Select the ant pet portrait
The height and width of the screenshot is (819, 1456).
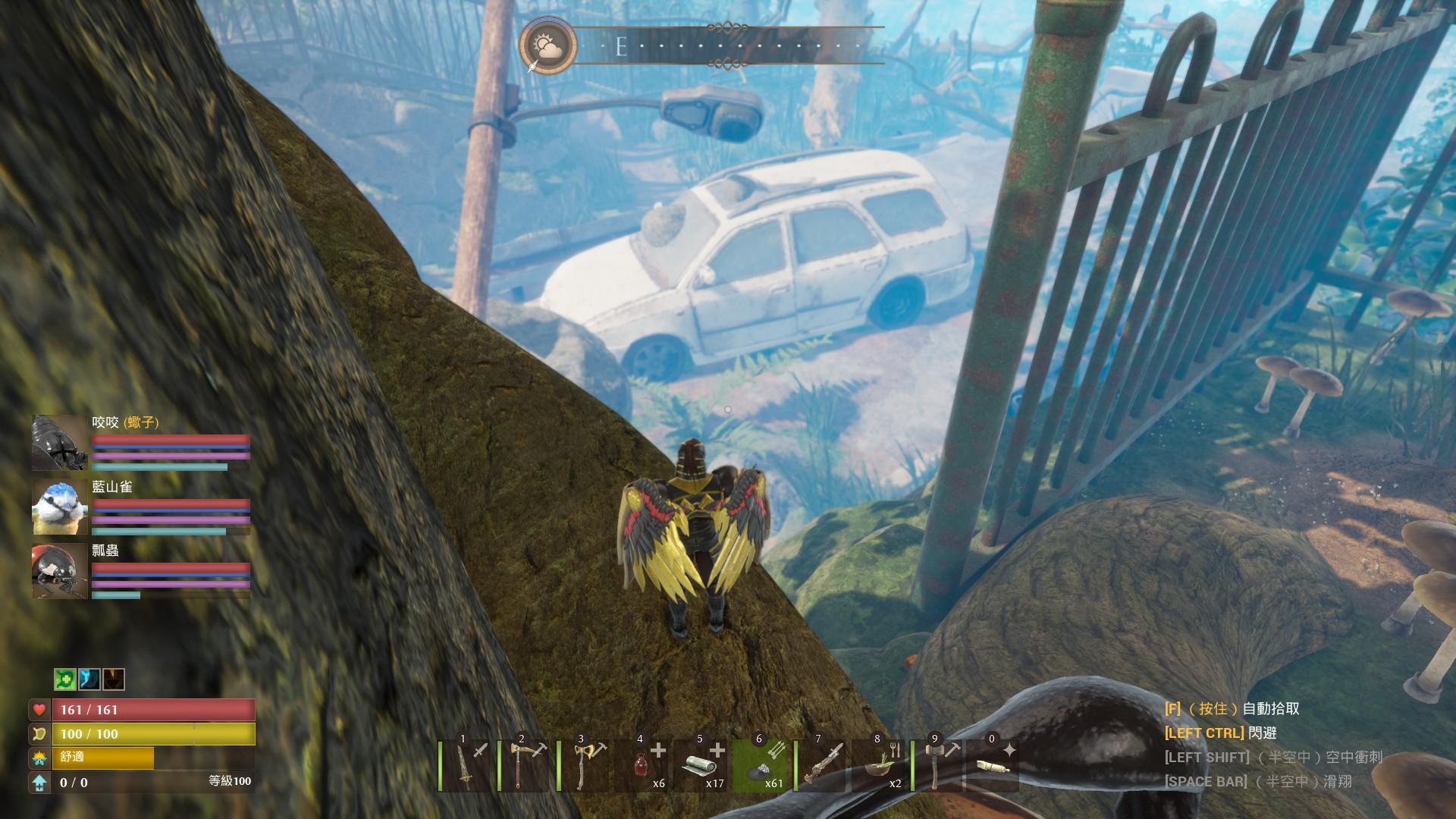click(x=60, y=443)
